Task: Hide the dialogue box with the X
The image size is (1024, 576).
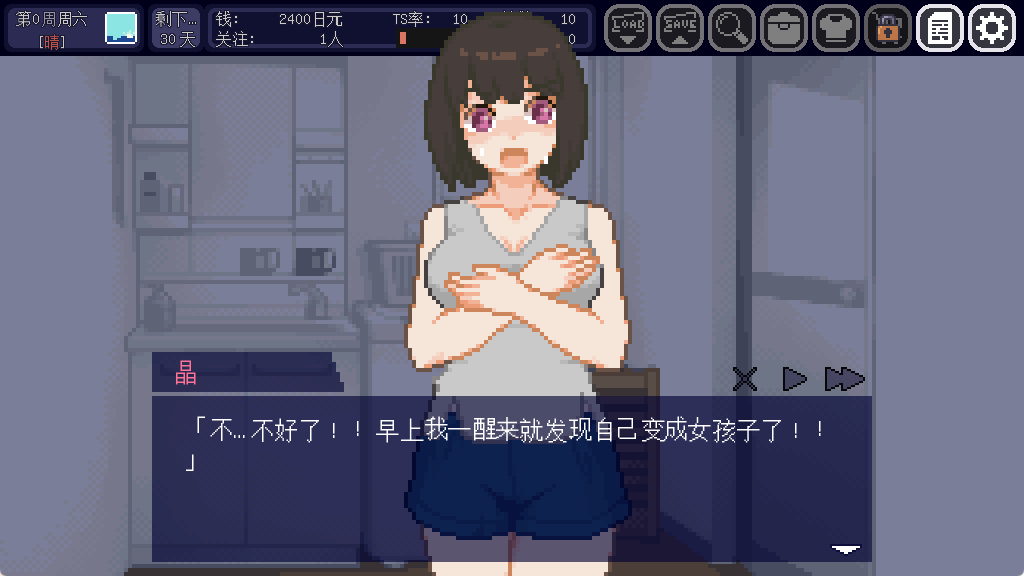Action: [x=745, y=379]
